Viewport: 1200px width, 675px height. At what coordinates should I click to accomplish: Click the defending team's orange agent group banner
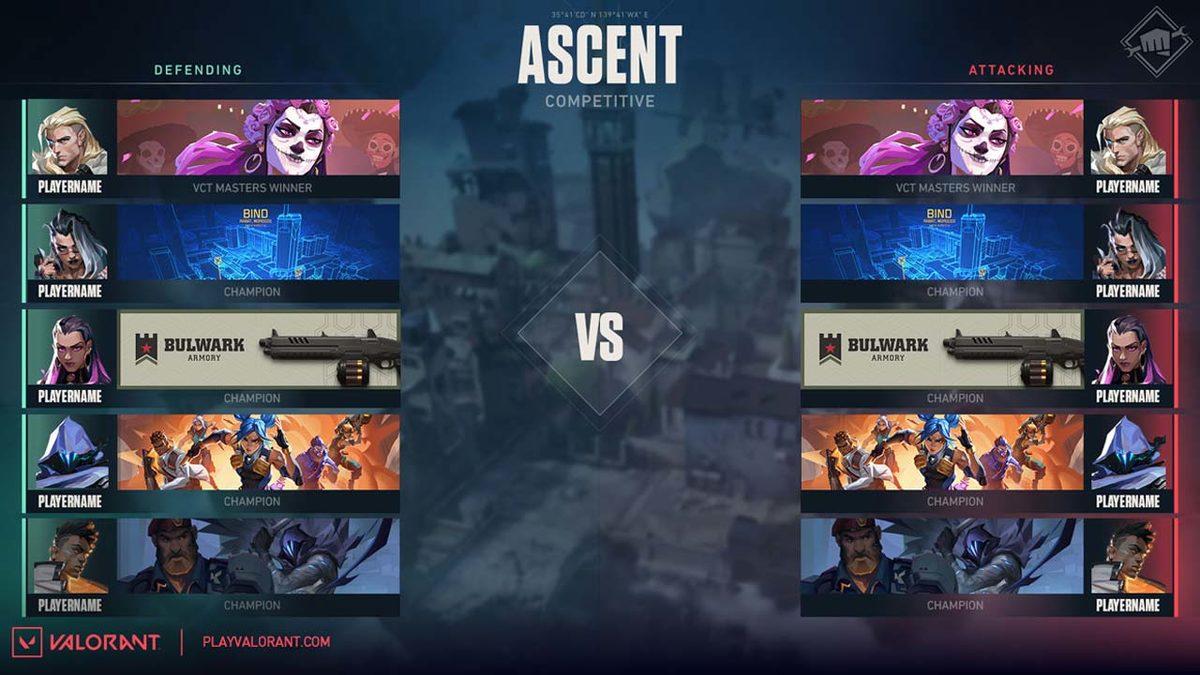(x=258, y=452)
